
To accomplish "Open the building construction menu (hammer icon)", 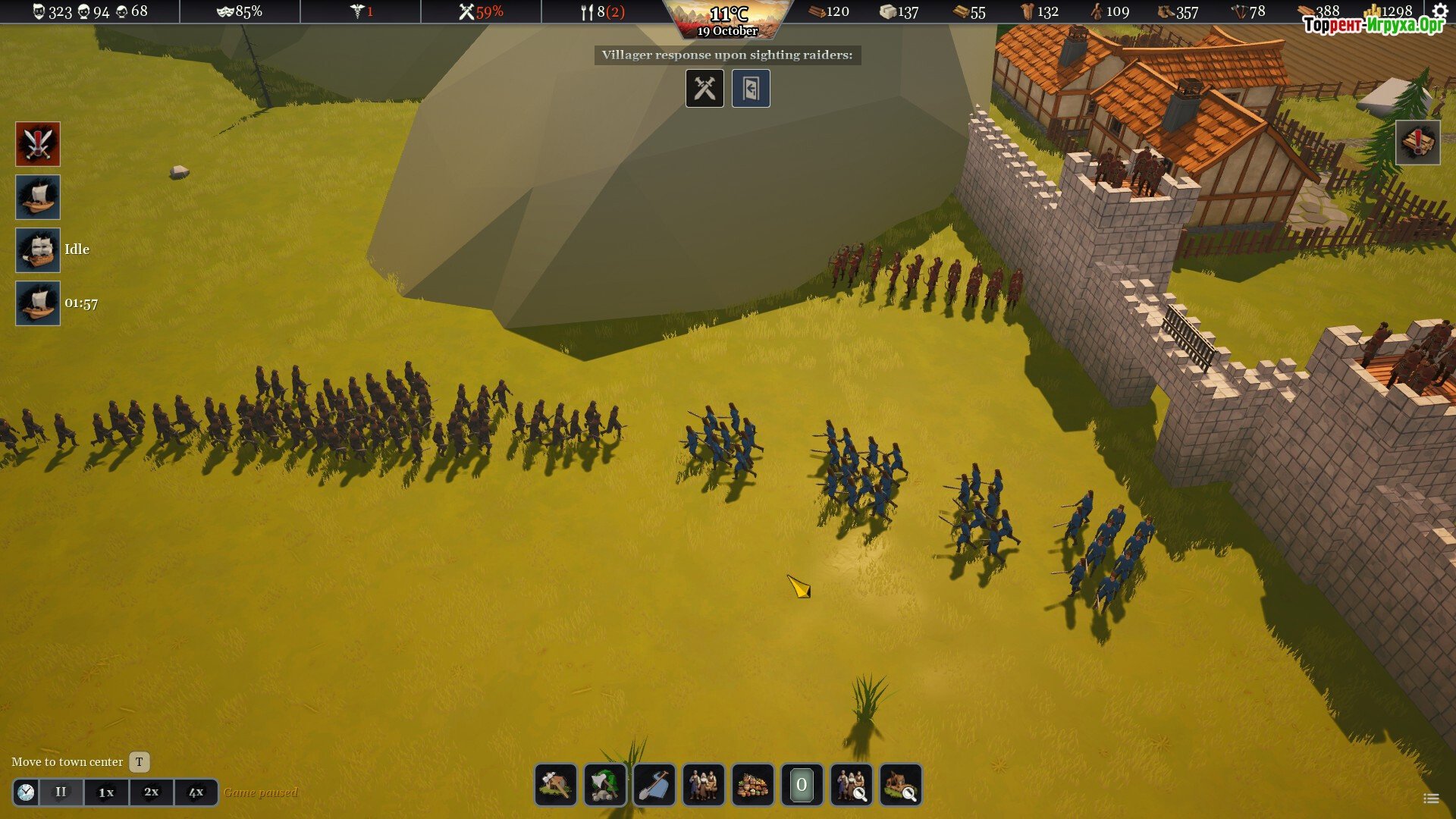I will tap(555, 784).
